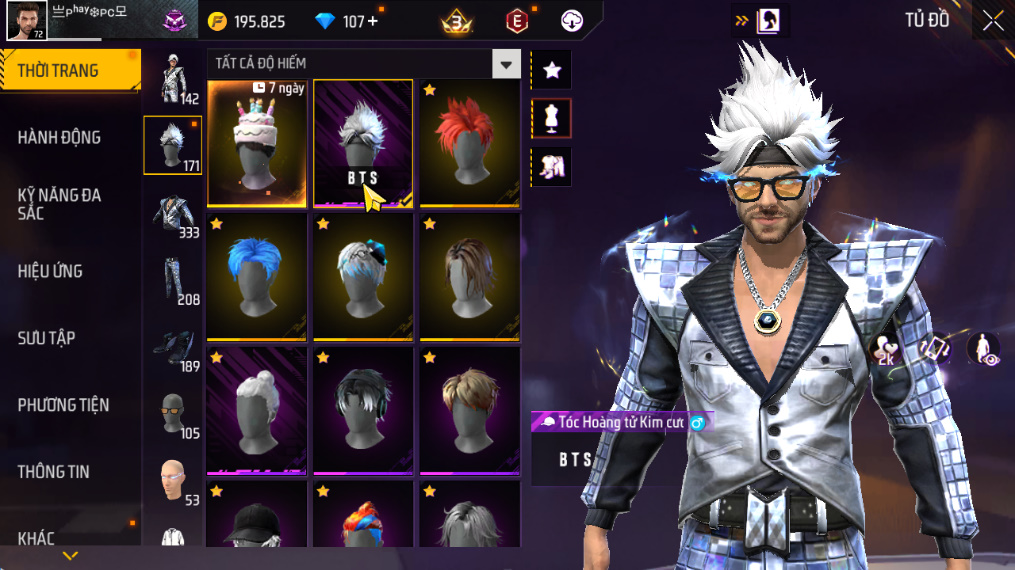Show favorites with the star filter button
The width and height of the screenshot is (1015, 570).
(x=551, y=70)
